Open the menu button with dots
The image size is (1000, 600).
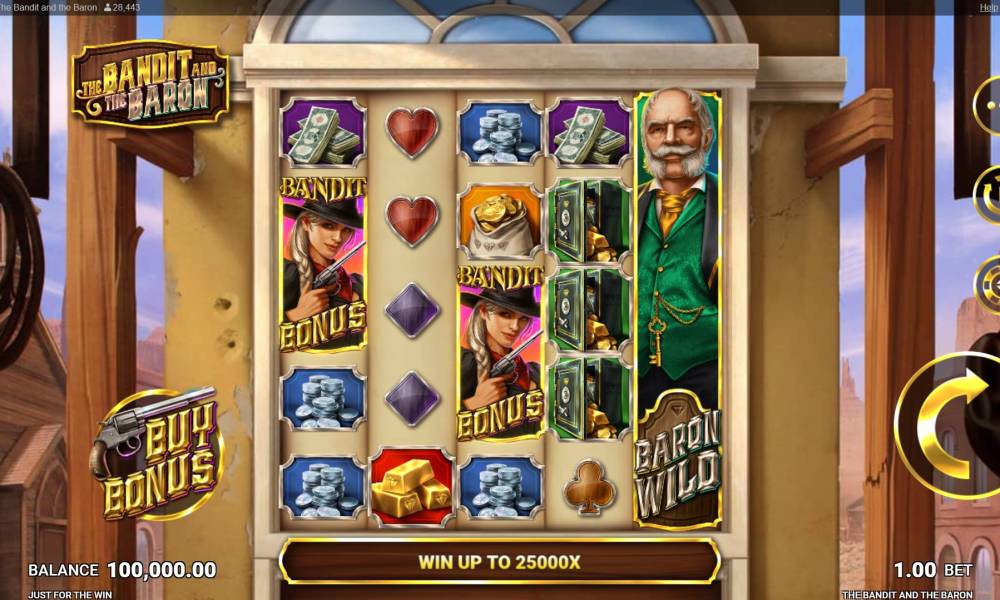pos(989,103)
